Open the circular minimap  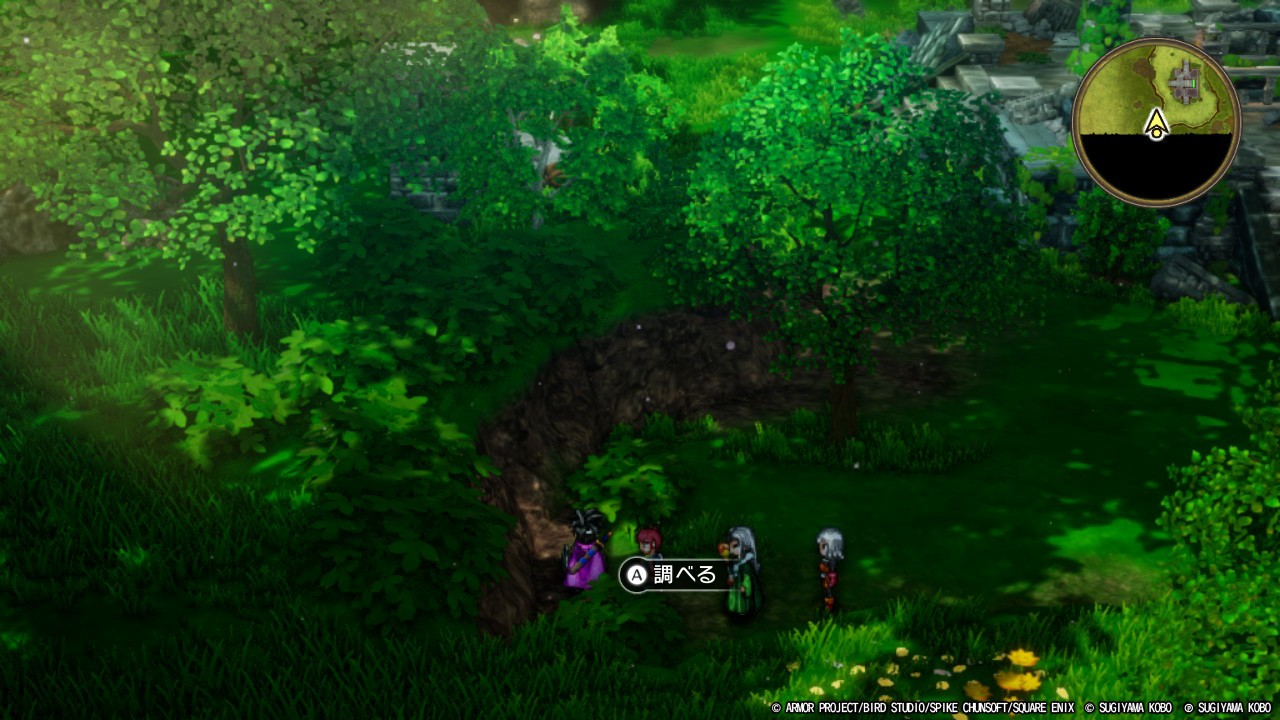pos(1156,122)
